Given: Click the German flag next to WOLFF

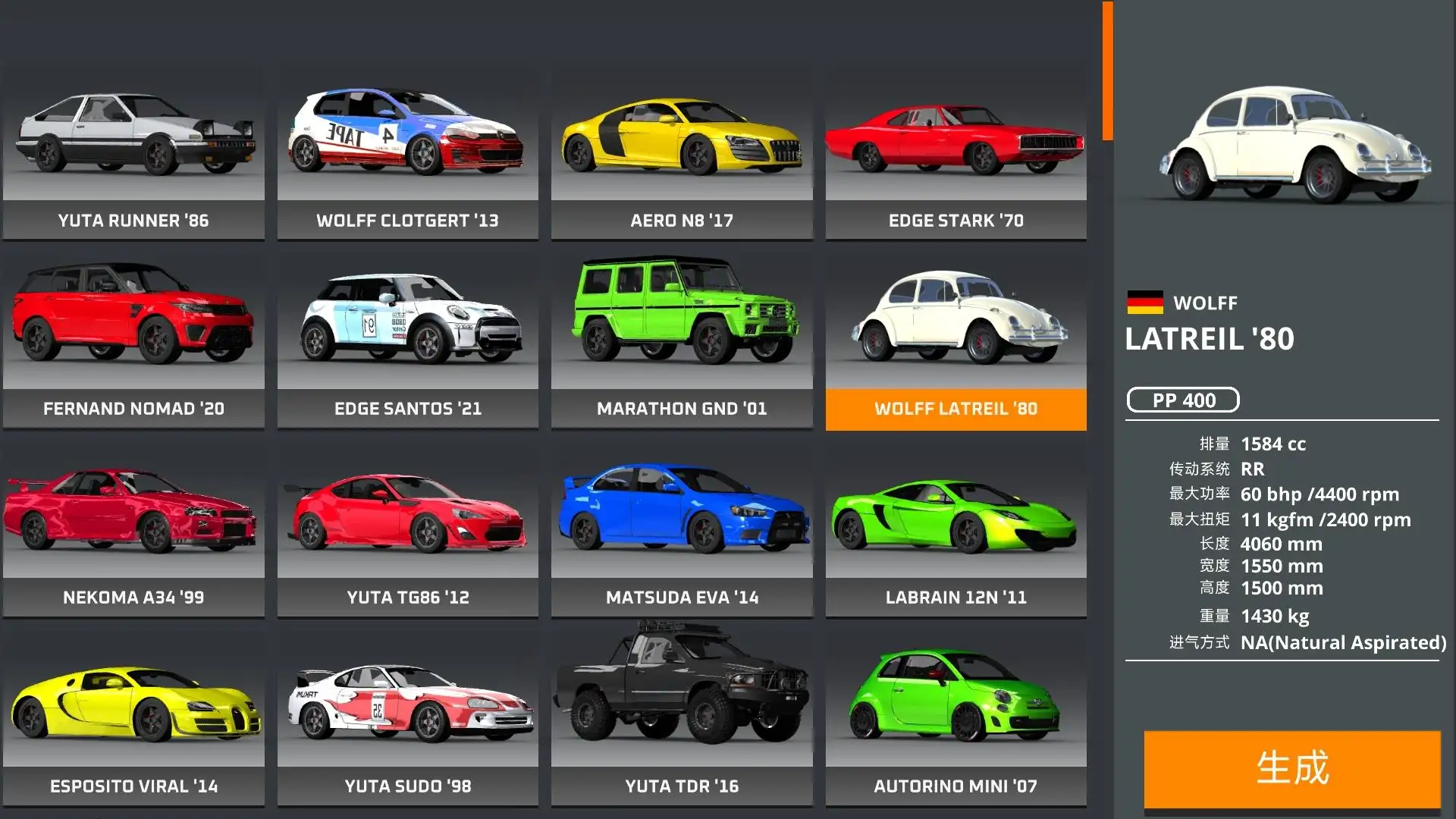Looking at the screenshot, I should tap(1147, 302).
